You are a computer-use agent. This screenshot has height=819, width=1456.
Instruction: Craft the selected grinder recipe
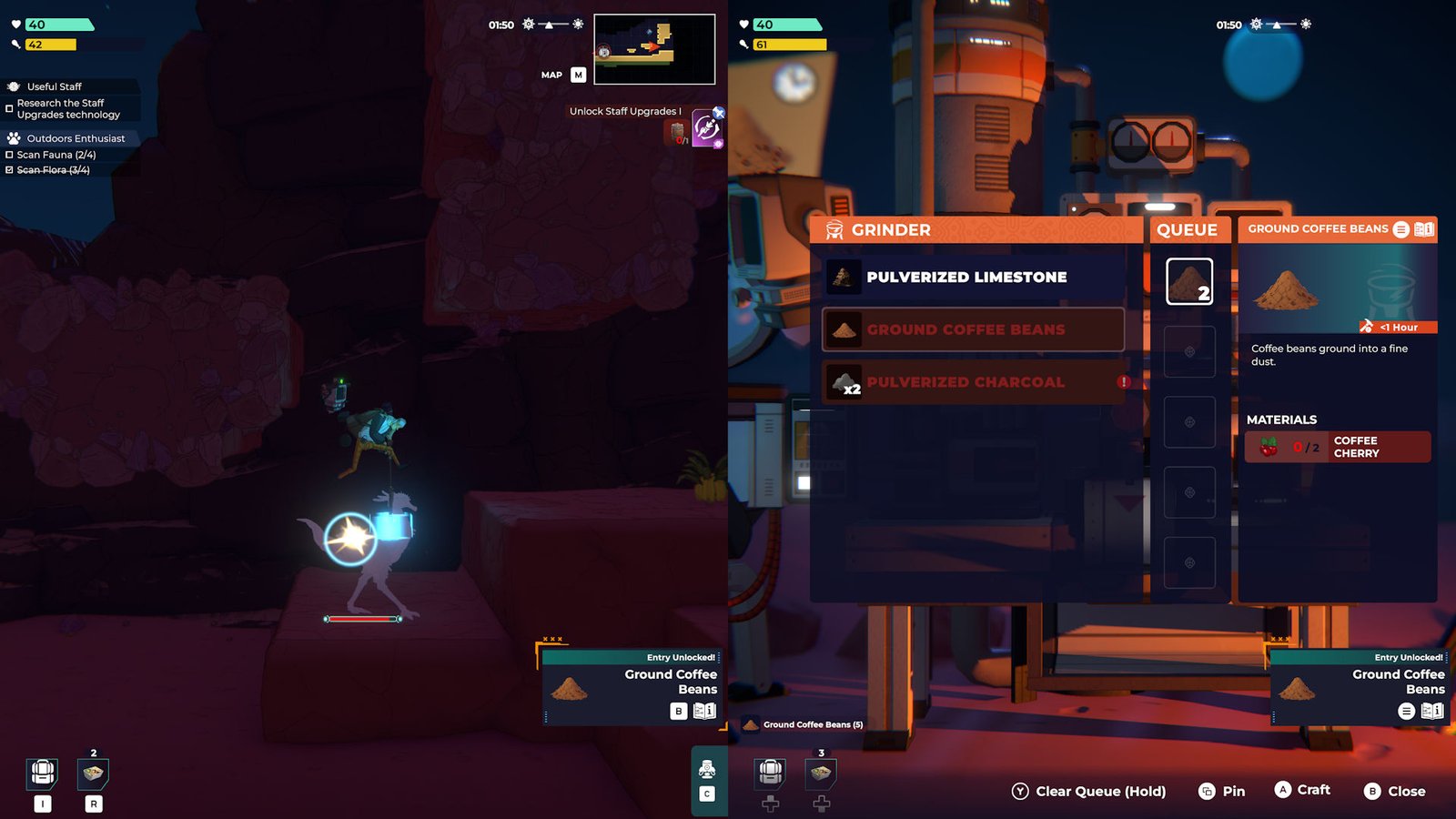(1302, 790)
